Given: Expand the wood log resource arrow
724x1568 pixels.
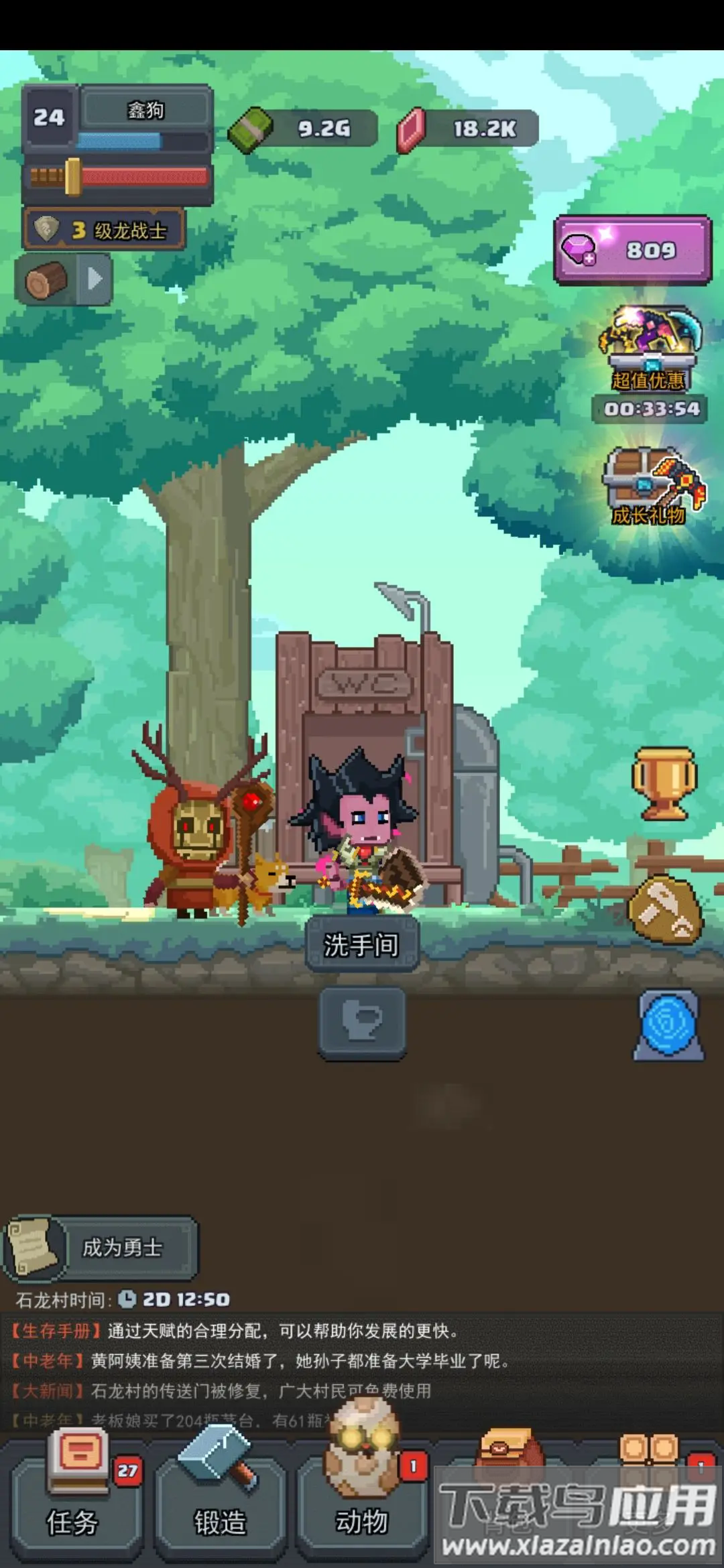Looking at the screenshot, I should click(x=95, y=278).
